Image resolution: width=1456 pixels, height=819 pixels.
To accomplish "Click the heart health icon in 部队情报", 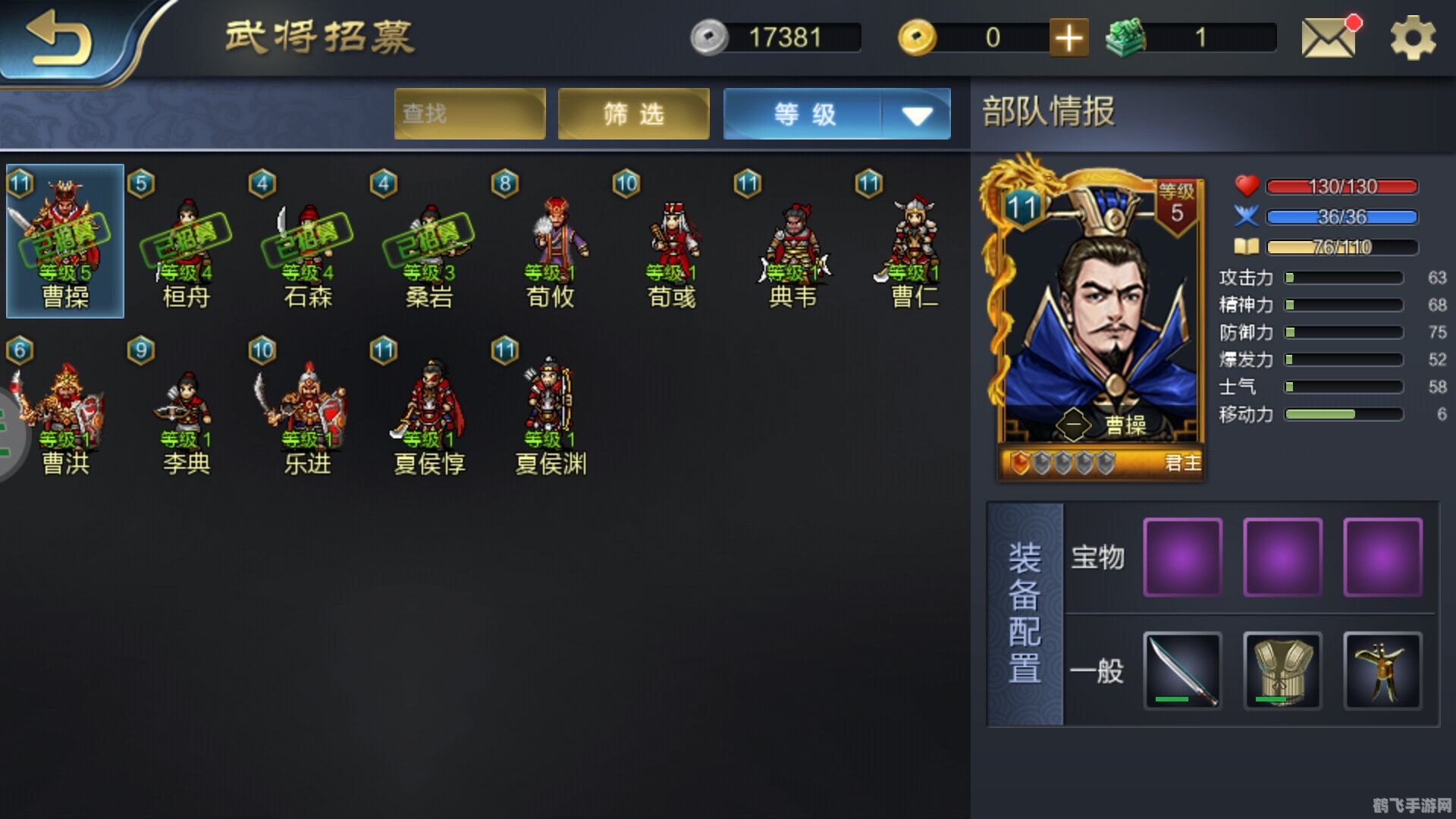I will point(1246,184).
